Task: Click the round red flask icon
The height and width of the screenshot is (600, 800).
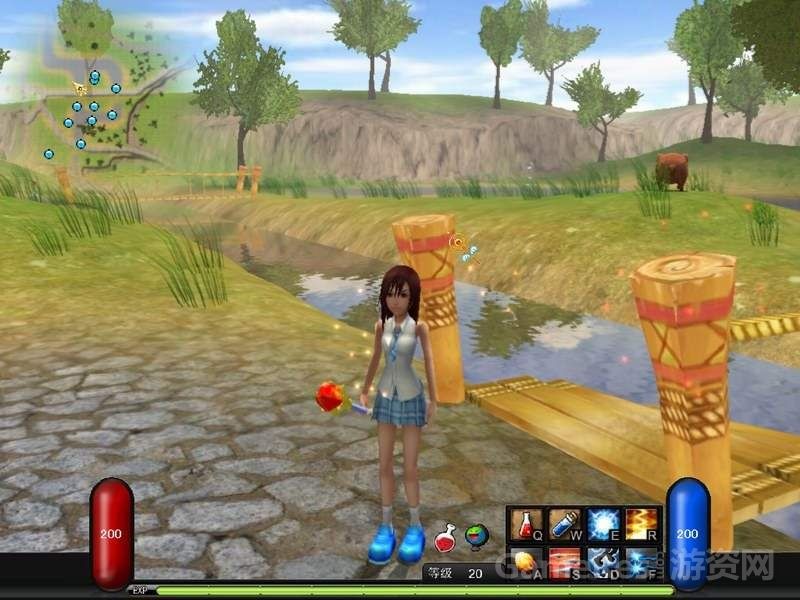Action: click(447, 537)
